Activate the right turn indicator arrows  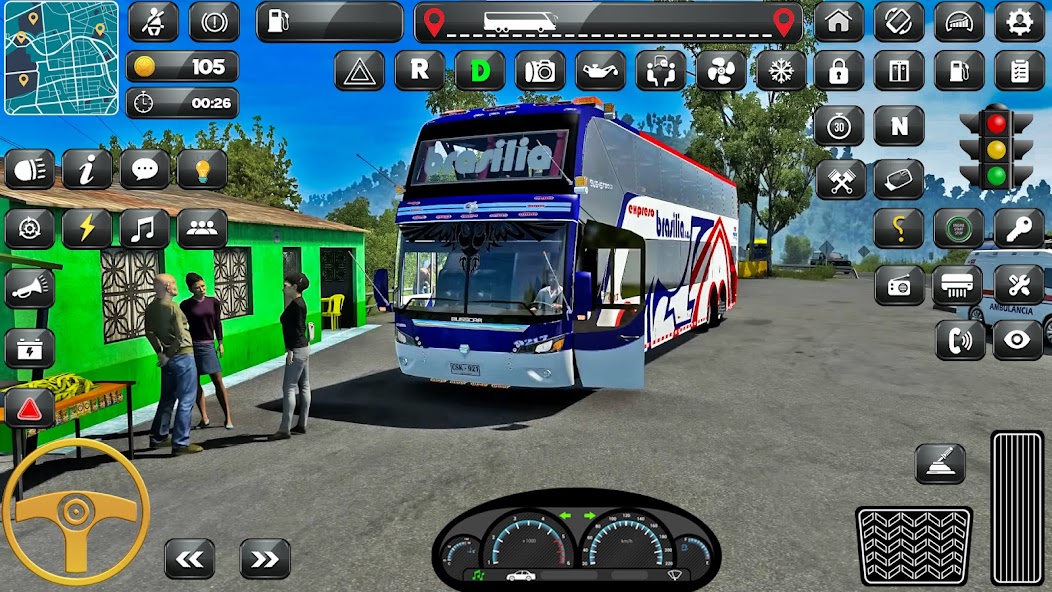(265, 559)
